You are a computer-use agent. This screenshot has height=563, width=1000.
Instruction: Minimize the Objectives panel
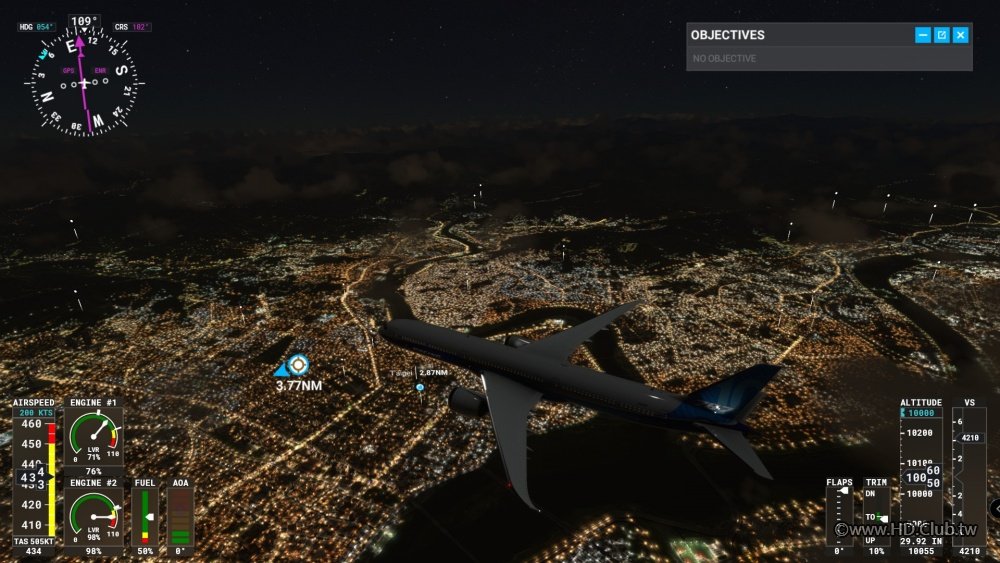pos(922,35)
